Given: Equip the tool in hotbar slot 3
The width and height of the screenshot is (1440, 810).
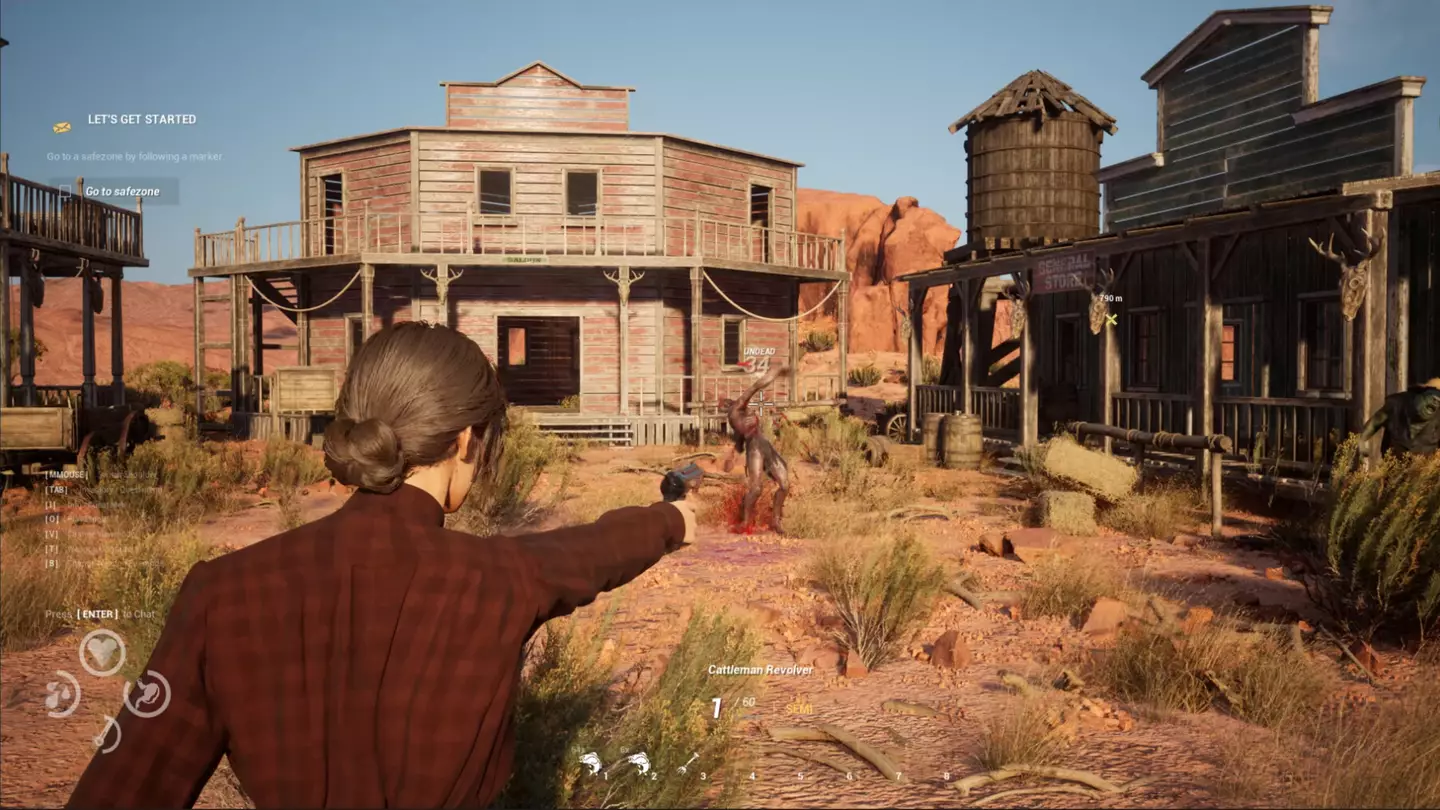Looking at the screenshot, I should 688,764.
